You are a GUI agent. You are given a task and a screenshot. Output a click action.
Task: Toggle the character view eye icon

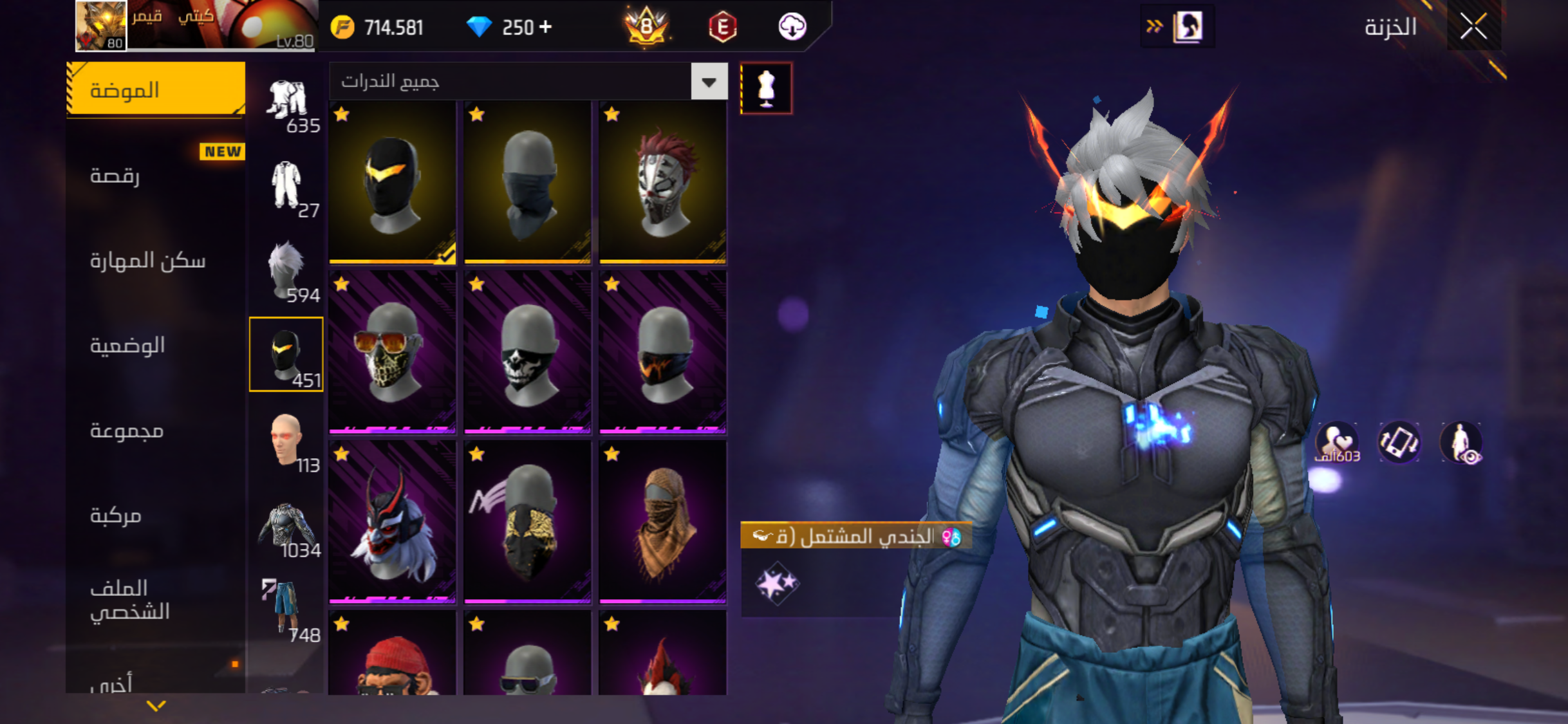(1461, 443)
